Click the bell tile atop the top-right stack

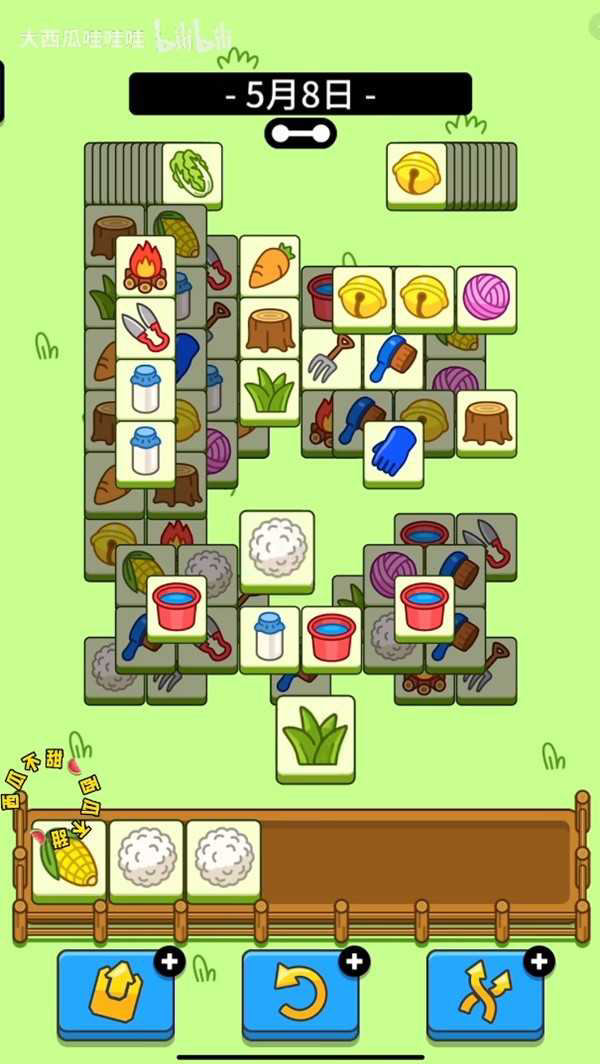[x=417, y=173]
